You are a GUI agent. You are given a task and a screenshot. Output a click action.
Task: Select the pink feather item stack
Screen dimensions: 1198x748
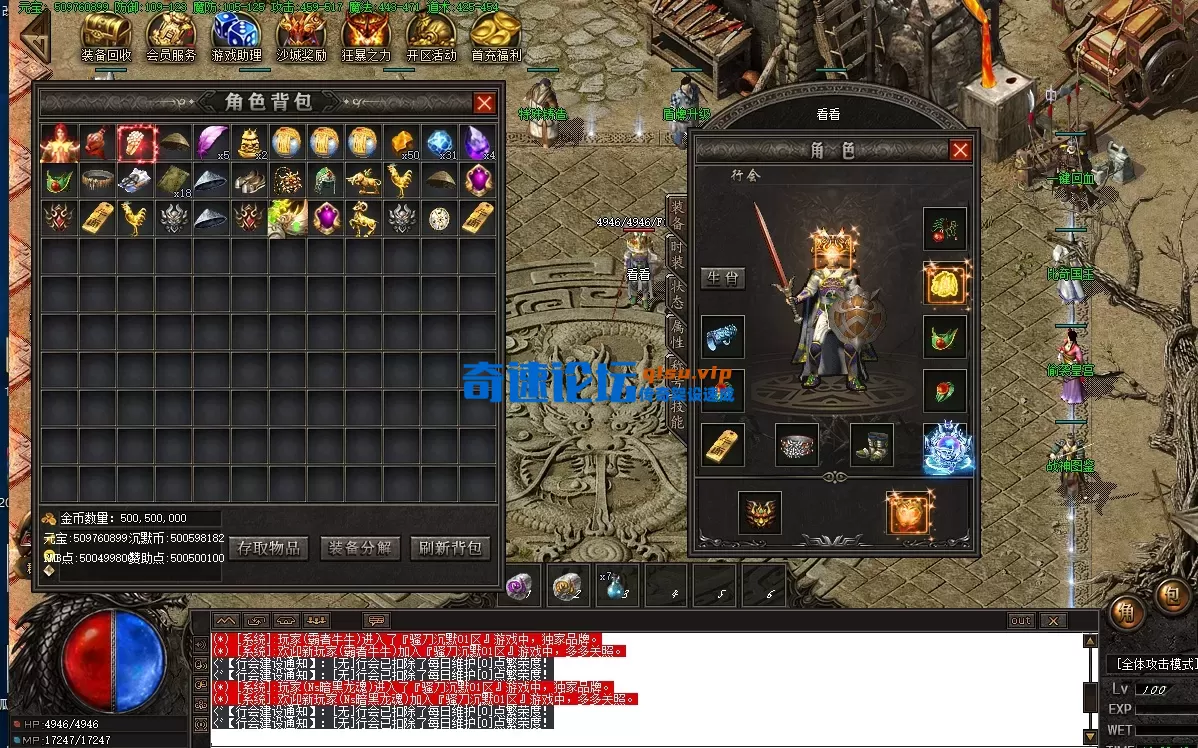click(212, 143)
